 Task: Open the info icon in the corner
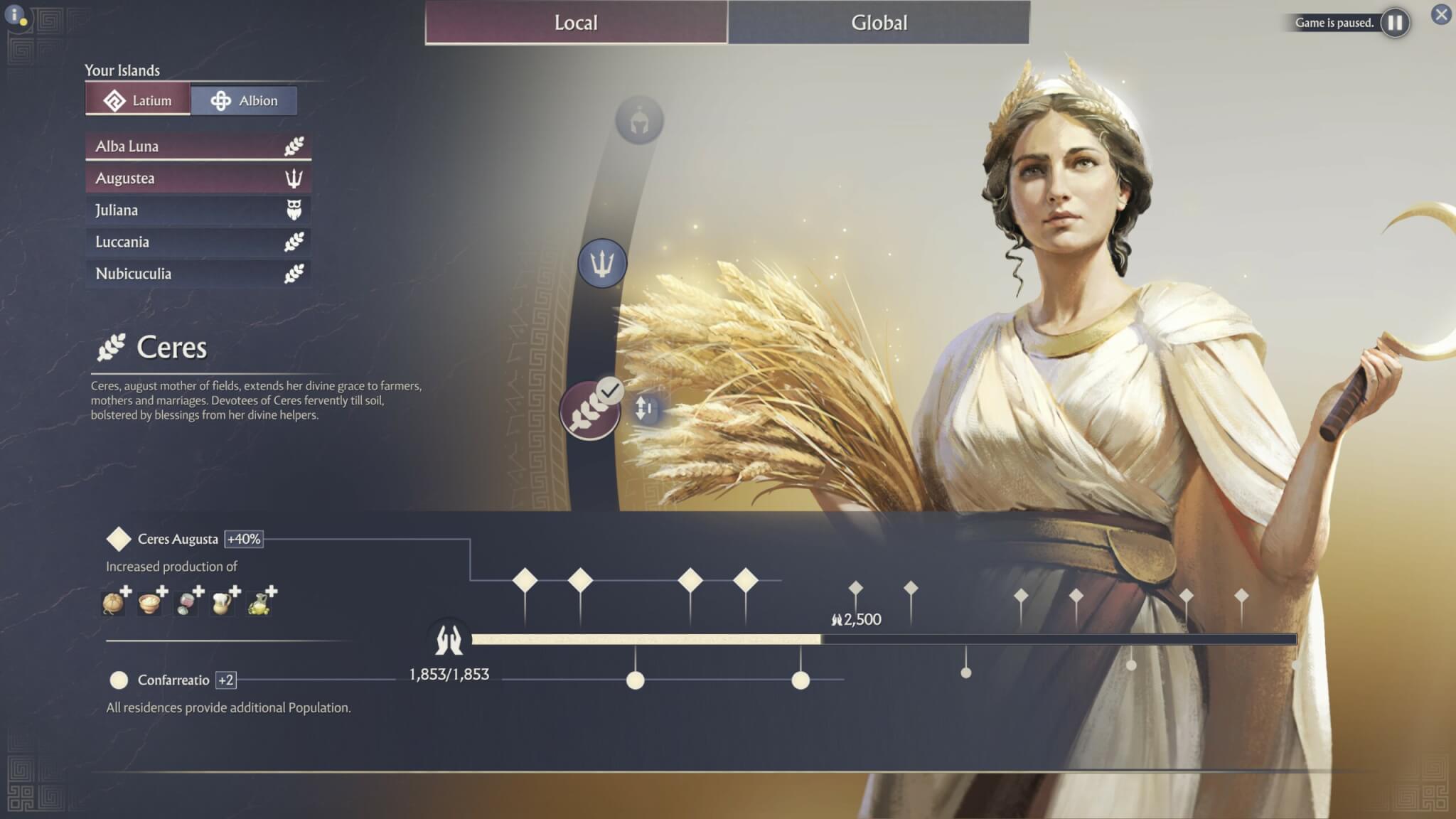pyautogui.click(x=15, y=14)
